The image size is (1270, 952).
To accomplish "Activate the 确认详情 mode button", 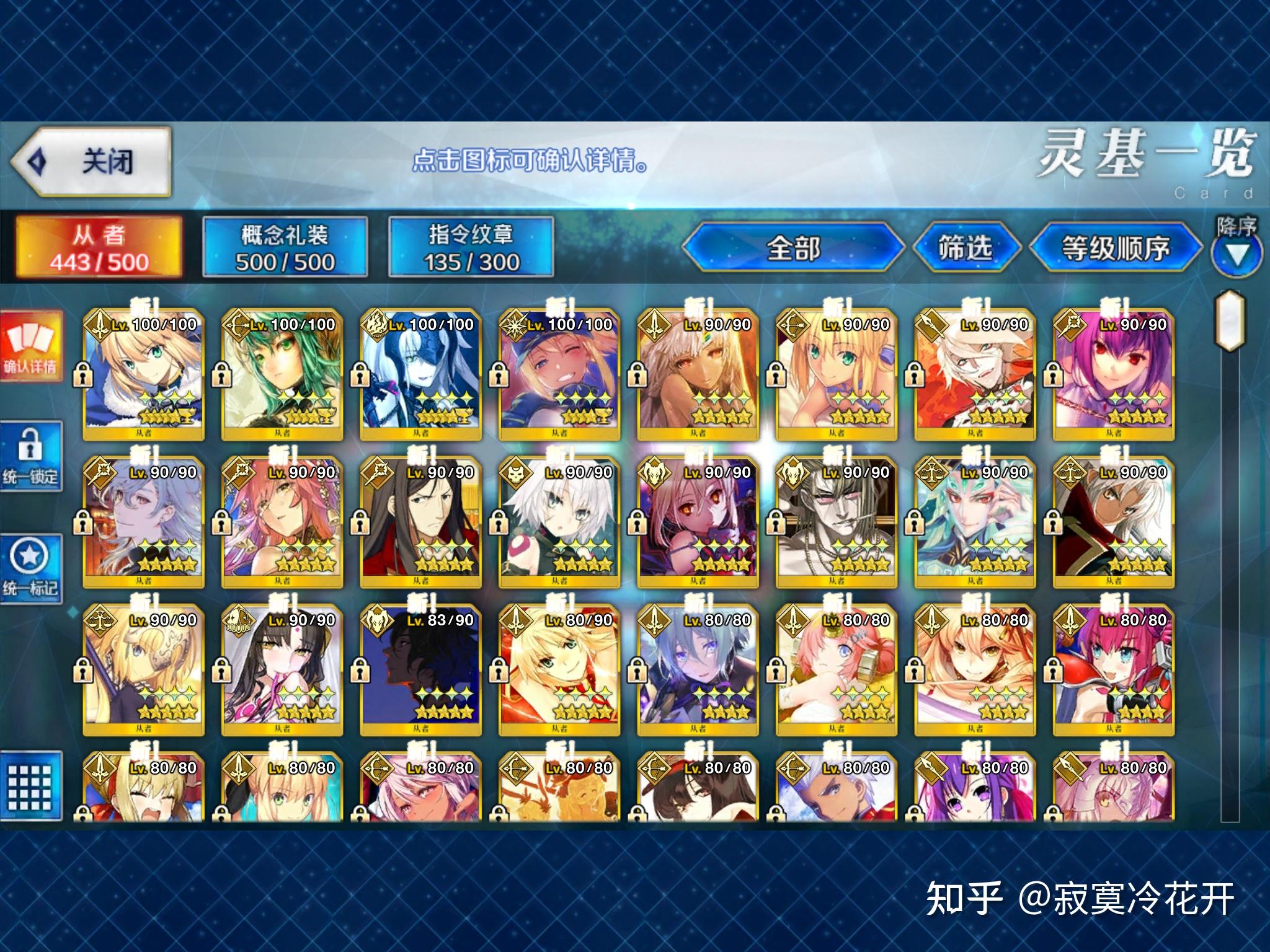I will [31, 347].
